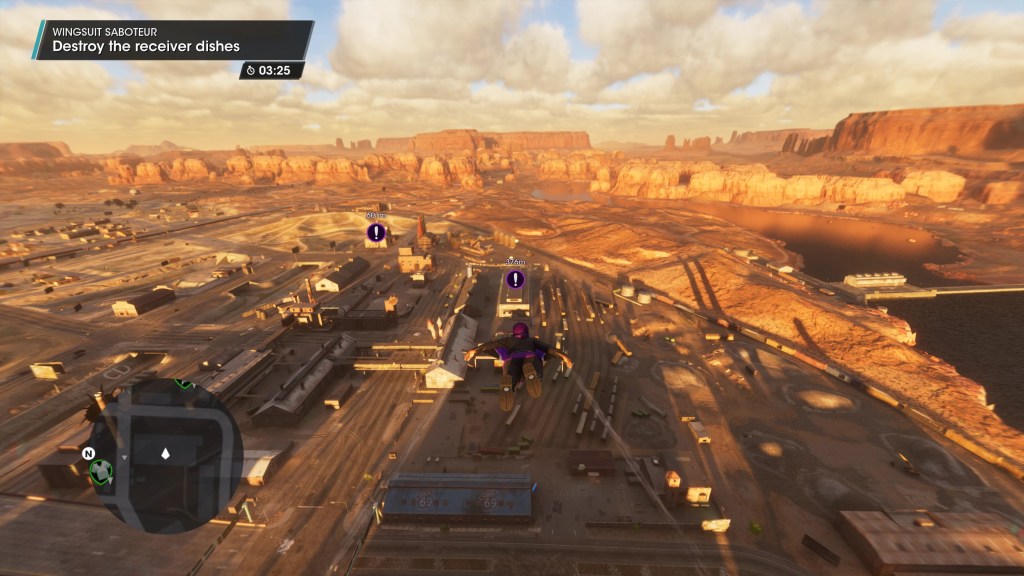Screen dimensions: 1024x576
Task: Open the Wingsuit Saboteur objective tracker
Action: click(x=172, y=40)
